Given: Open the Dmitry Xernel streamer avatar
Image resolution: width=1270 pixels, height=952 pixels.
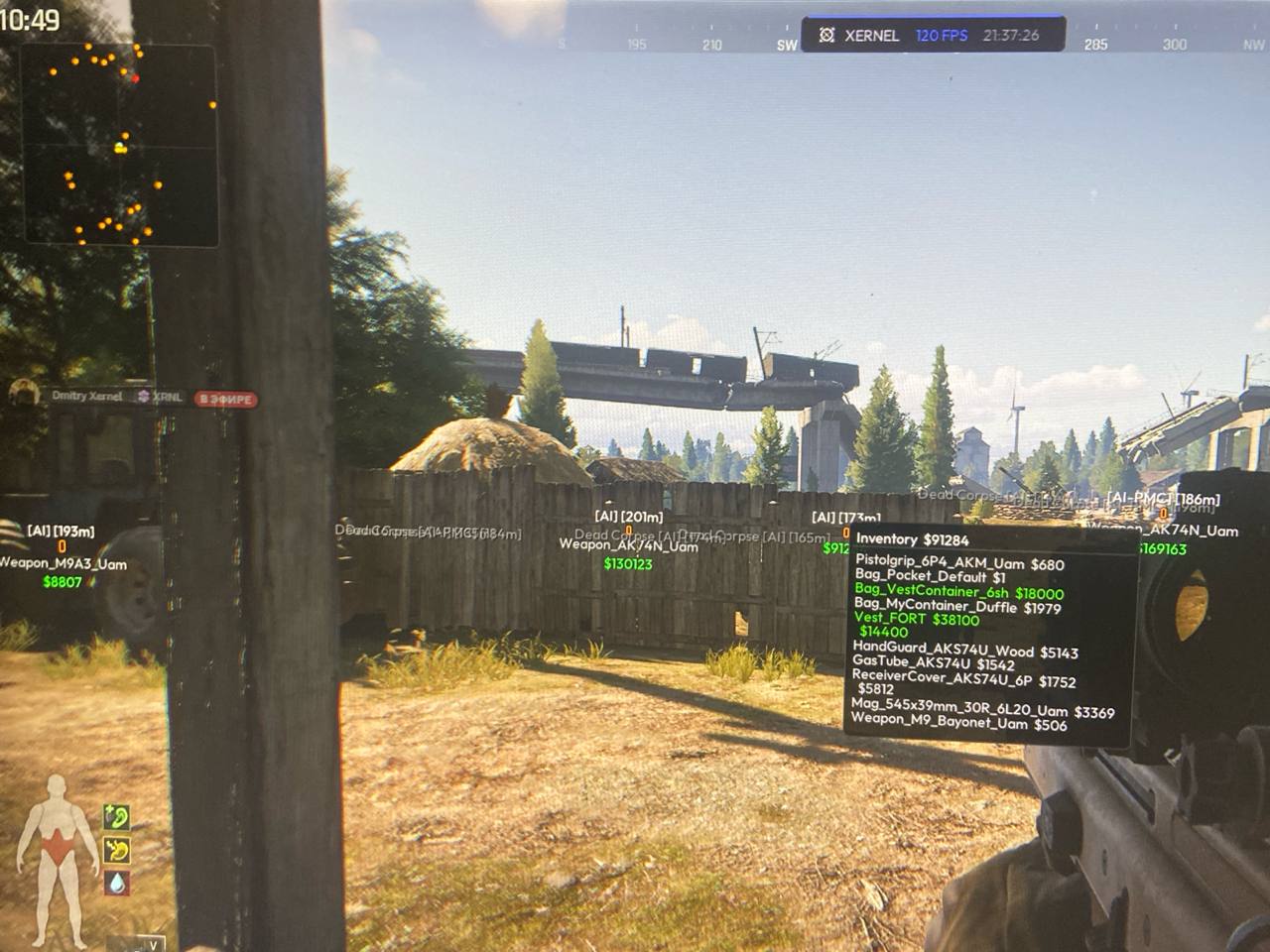Looking at the screenshot, I should pos(23,394).
